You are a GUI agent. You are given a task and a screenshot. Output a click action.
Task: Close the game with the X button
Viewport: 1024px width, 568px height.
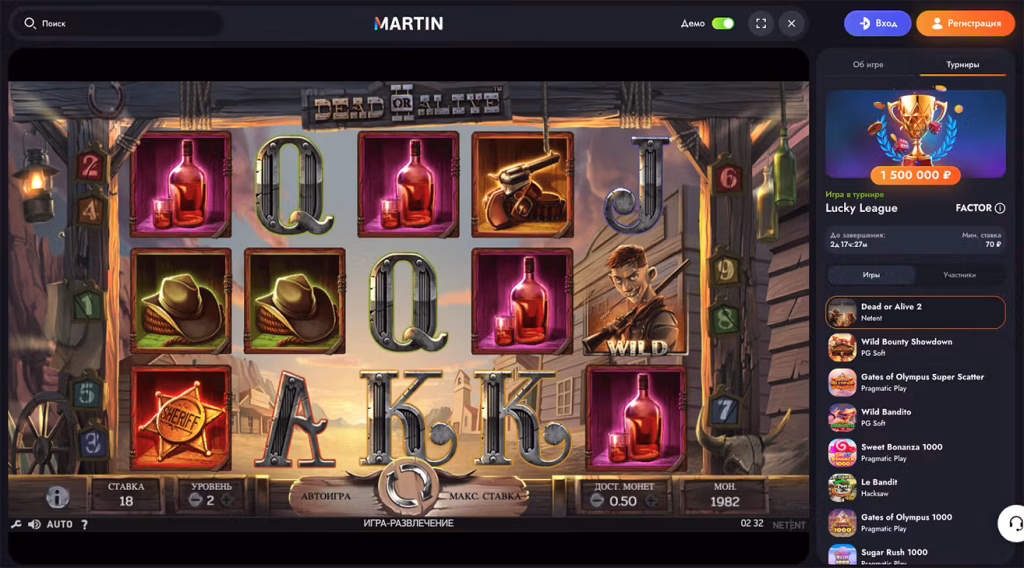click(x=791, y=23)
